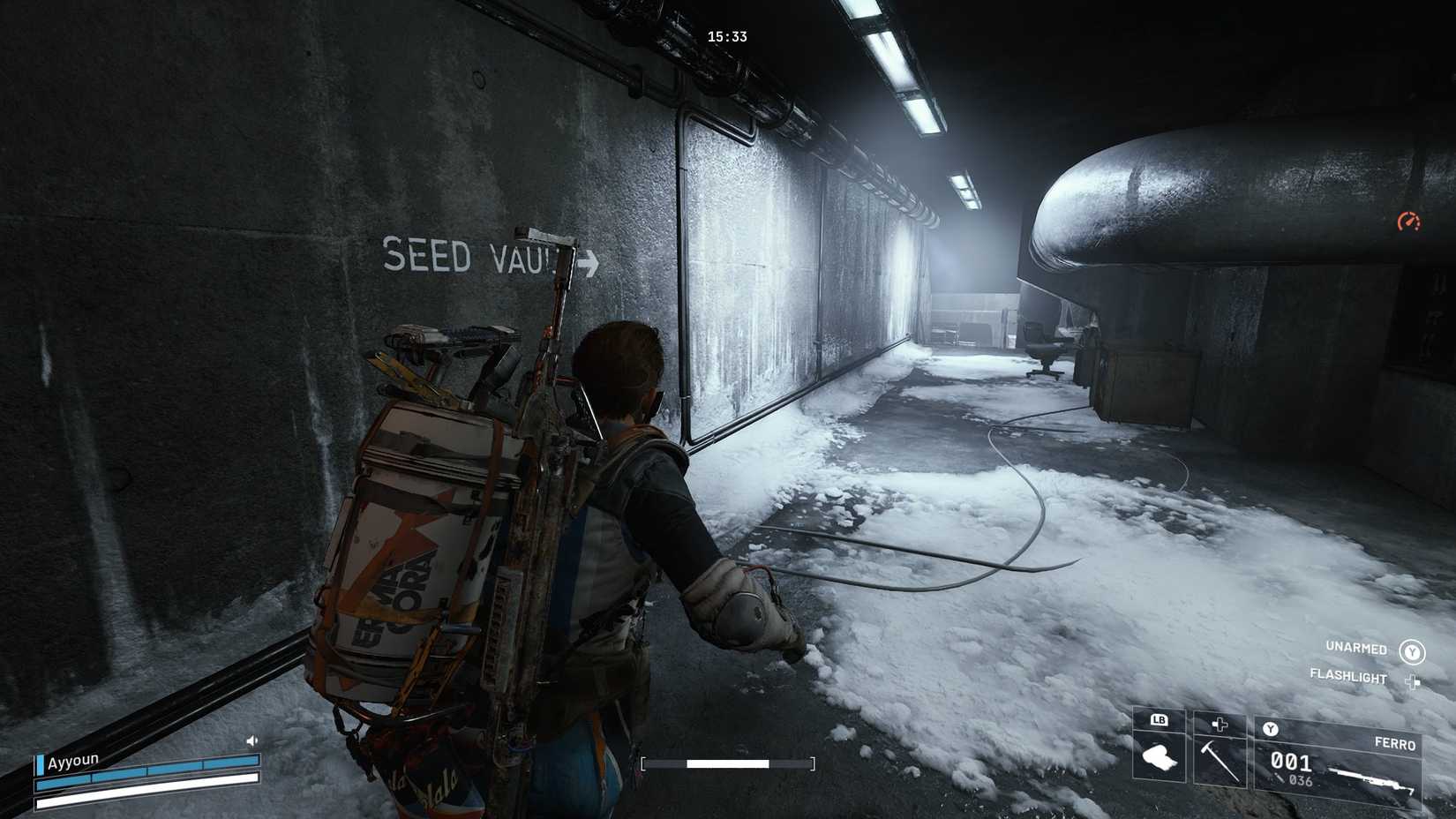This screenshot has height=819, width=1456.
Task: Select the hammer in the quick slot
Action: (x=1220, y=759)
